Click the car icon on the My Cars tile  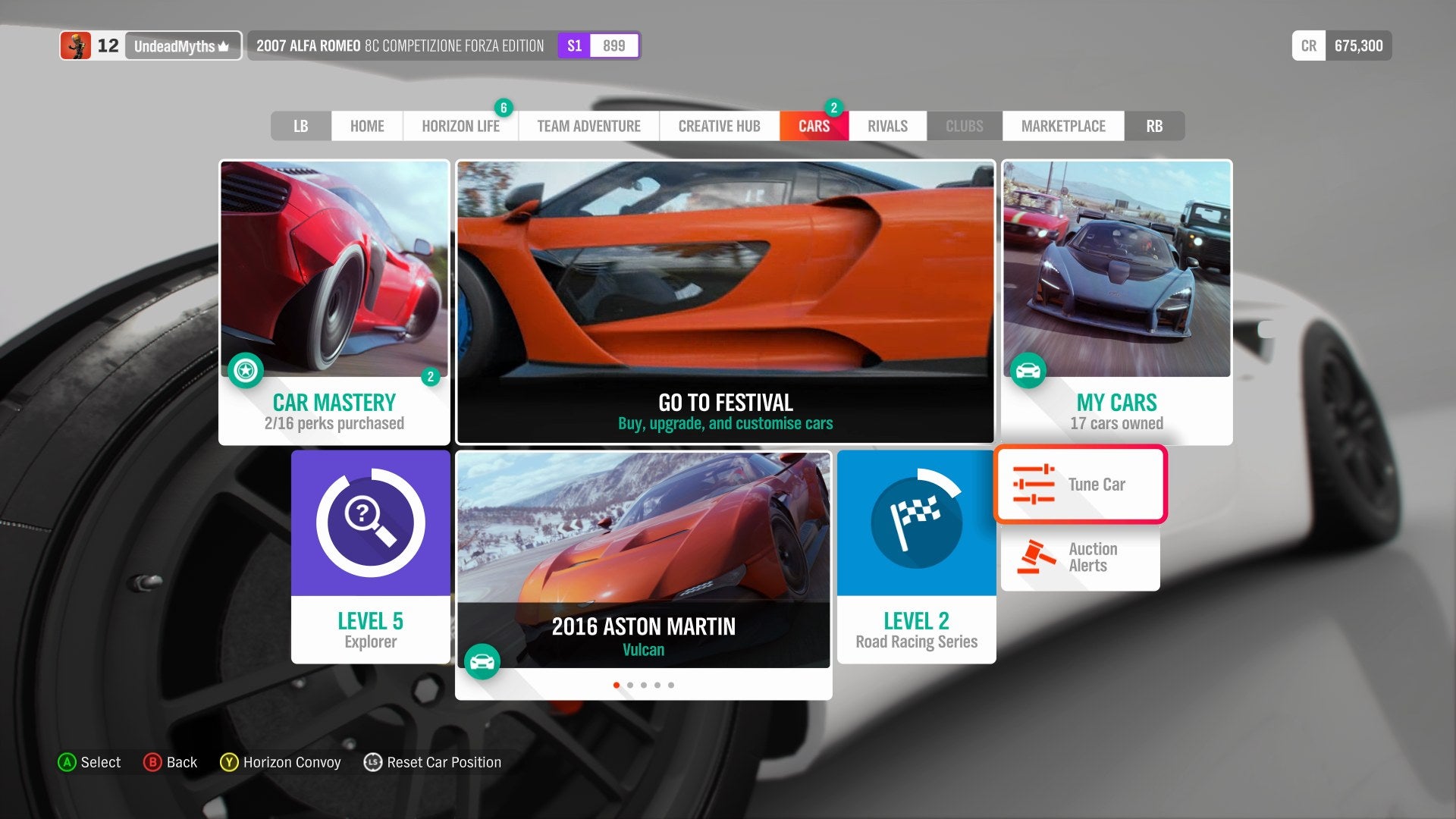1028,371
